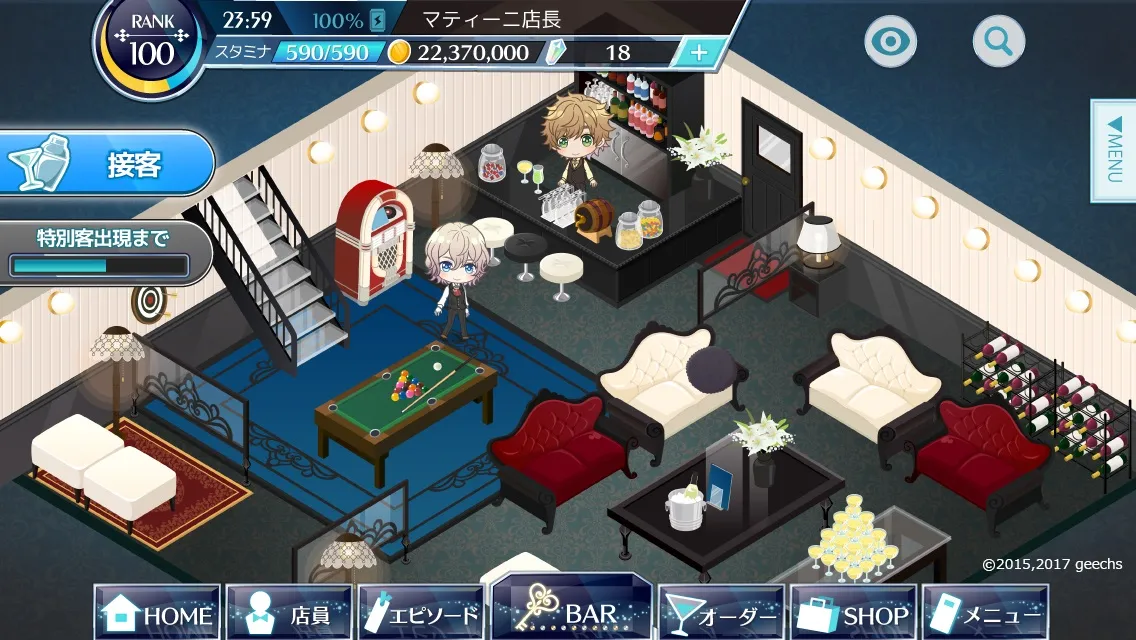The image size is (1136, 640).
Task: Select the BAR button
Action: [x=572, y=611]
